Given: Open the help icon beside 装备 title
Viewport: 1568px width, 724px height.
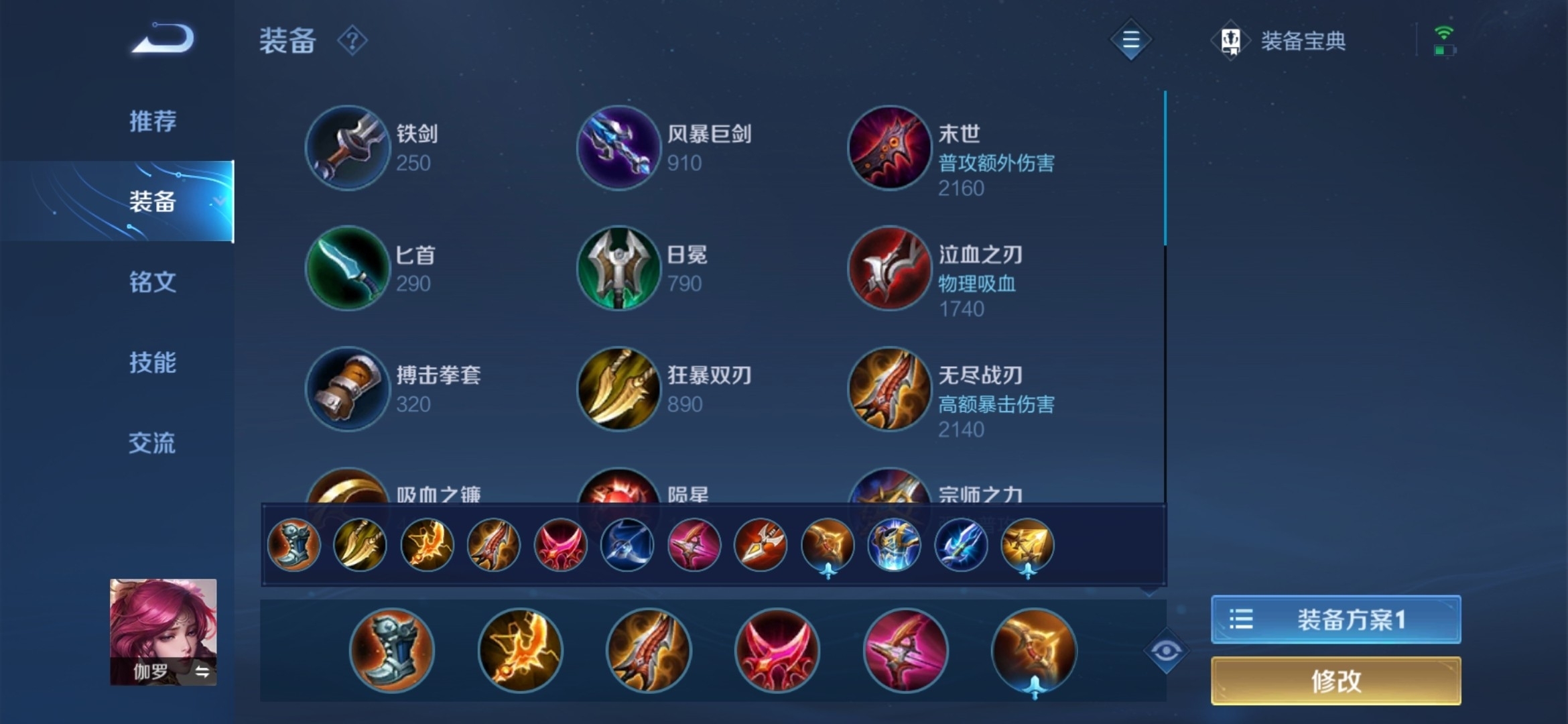Looking at the screenshot, I should tap(353, 40).
